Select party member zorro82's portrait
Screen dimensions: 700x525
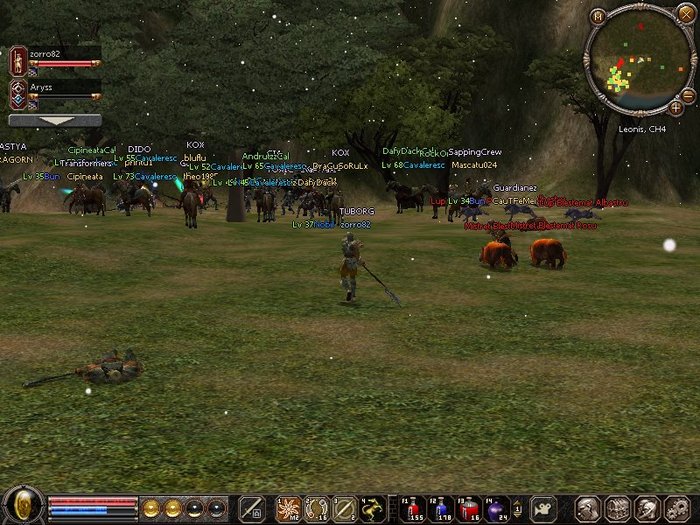[18, 61]
